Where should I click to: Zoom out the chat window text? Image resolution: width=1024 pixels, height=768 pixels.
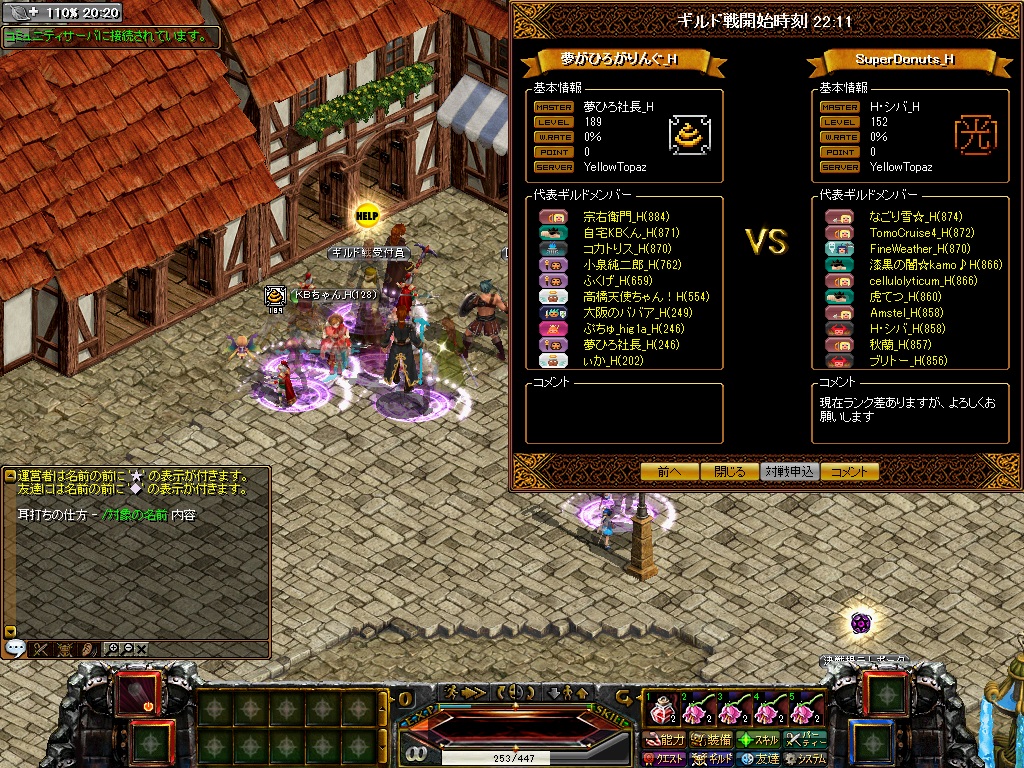[x=127, y=648]
